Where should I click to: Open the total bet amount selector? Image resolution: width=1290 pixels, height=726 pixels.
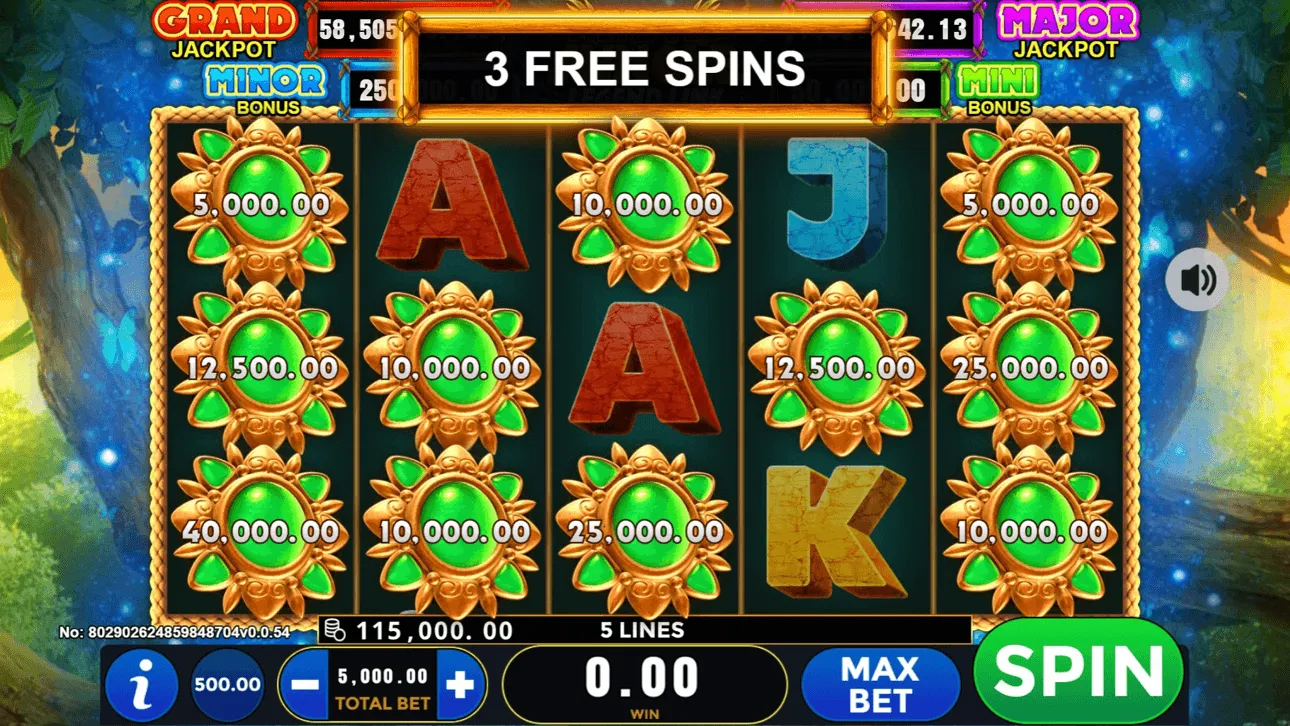click(385, 683)
